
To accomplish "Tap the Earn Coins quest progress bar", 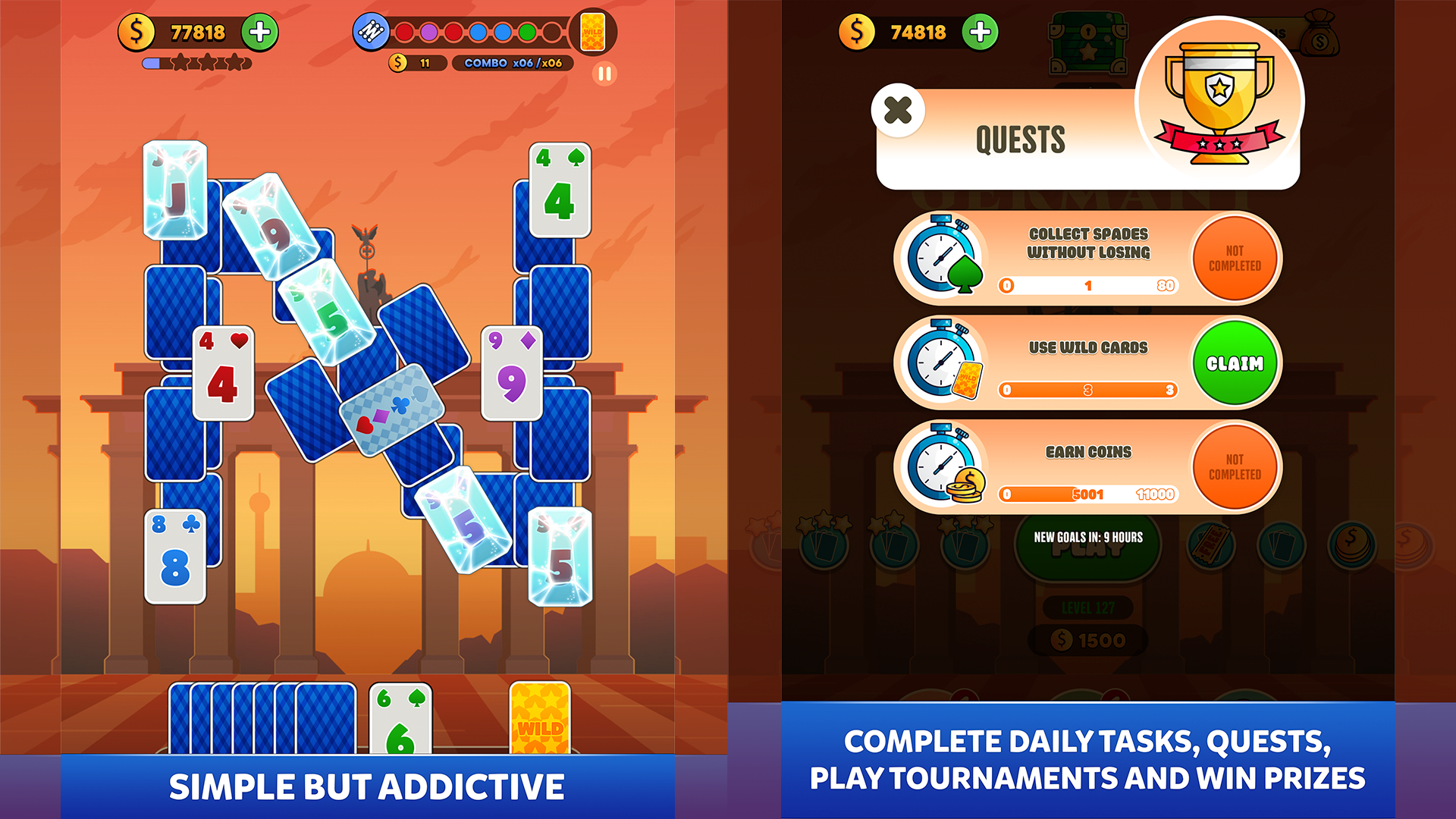I will 1087,494.
